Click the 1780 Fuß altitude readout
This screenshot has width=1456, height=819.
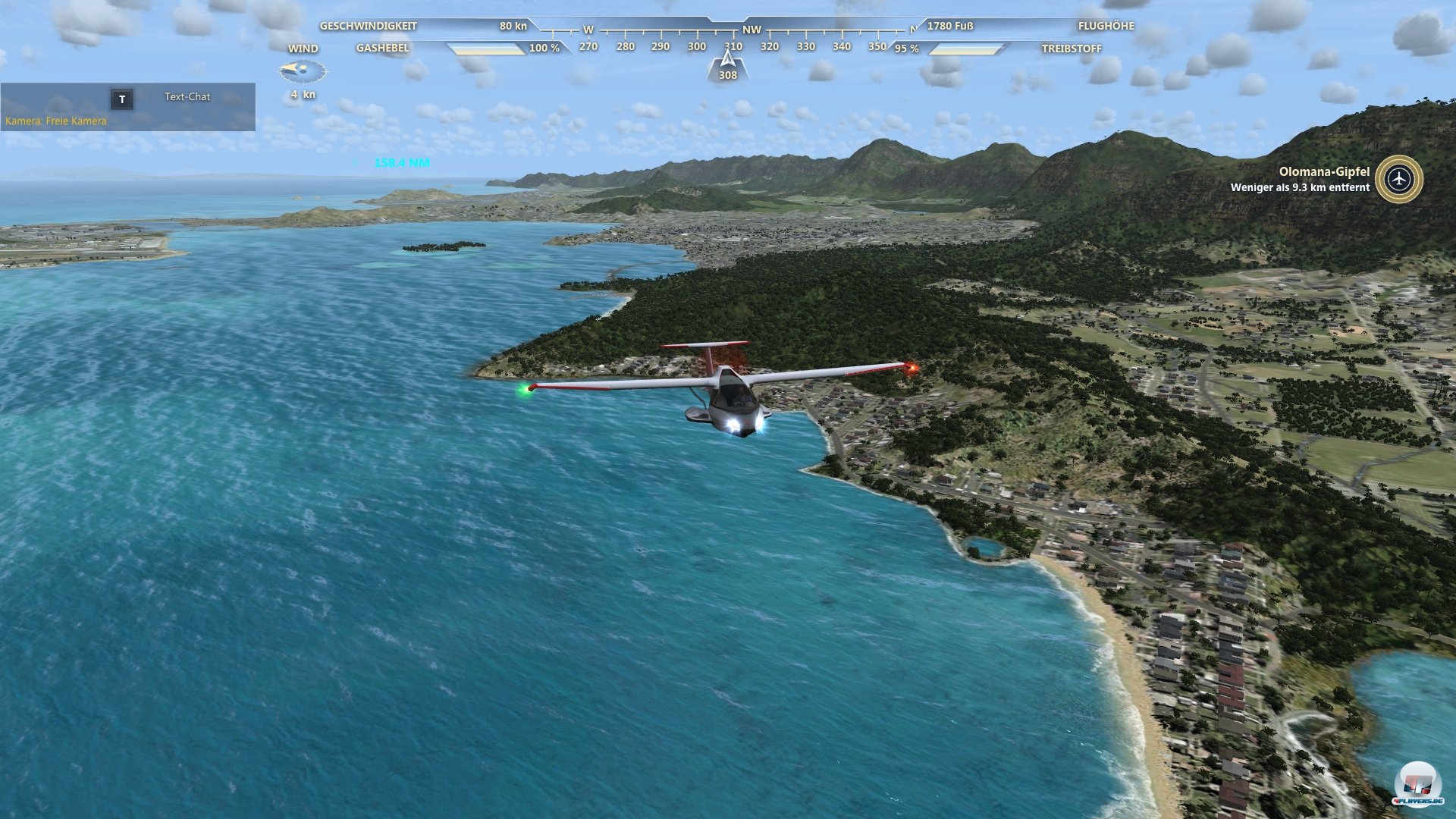coord(950,25)
